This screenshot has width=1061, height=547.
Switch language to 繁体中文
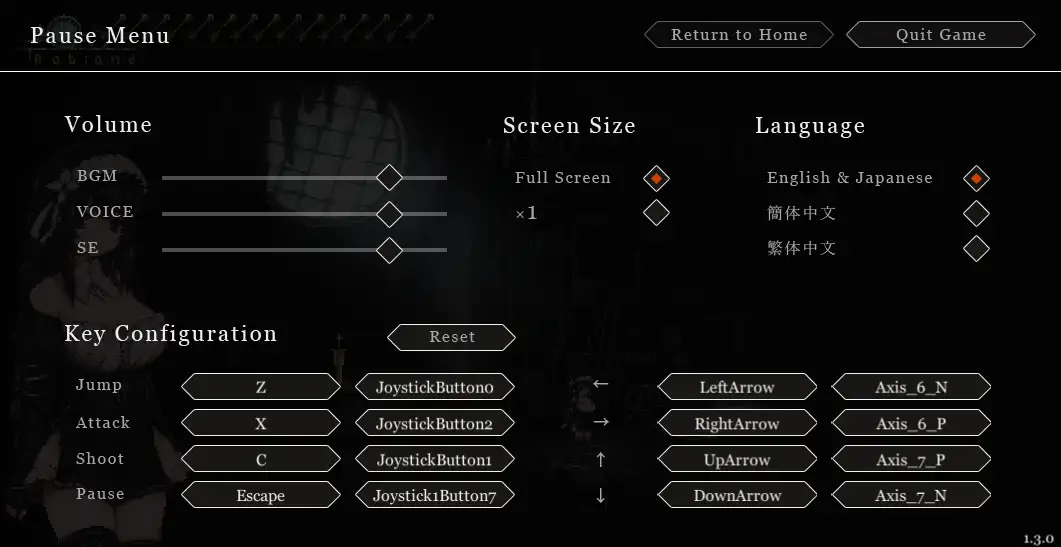click(976, 248)
